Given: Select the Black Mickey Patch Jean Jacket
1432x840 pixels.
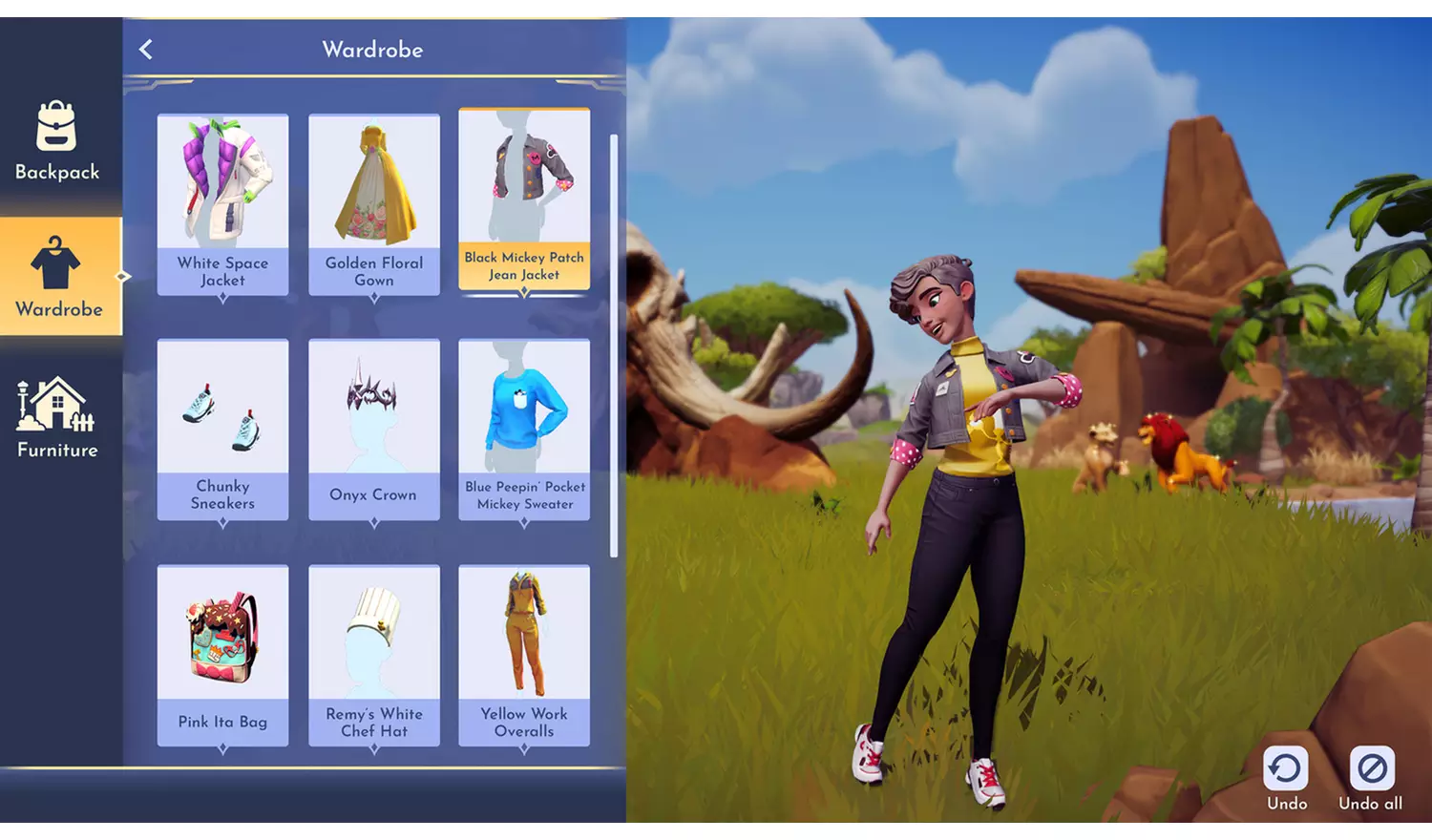Looking at the screenshot, I should [524, 199].
